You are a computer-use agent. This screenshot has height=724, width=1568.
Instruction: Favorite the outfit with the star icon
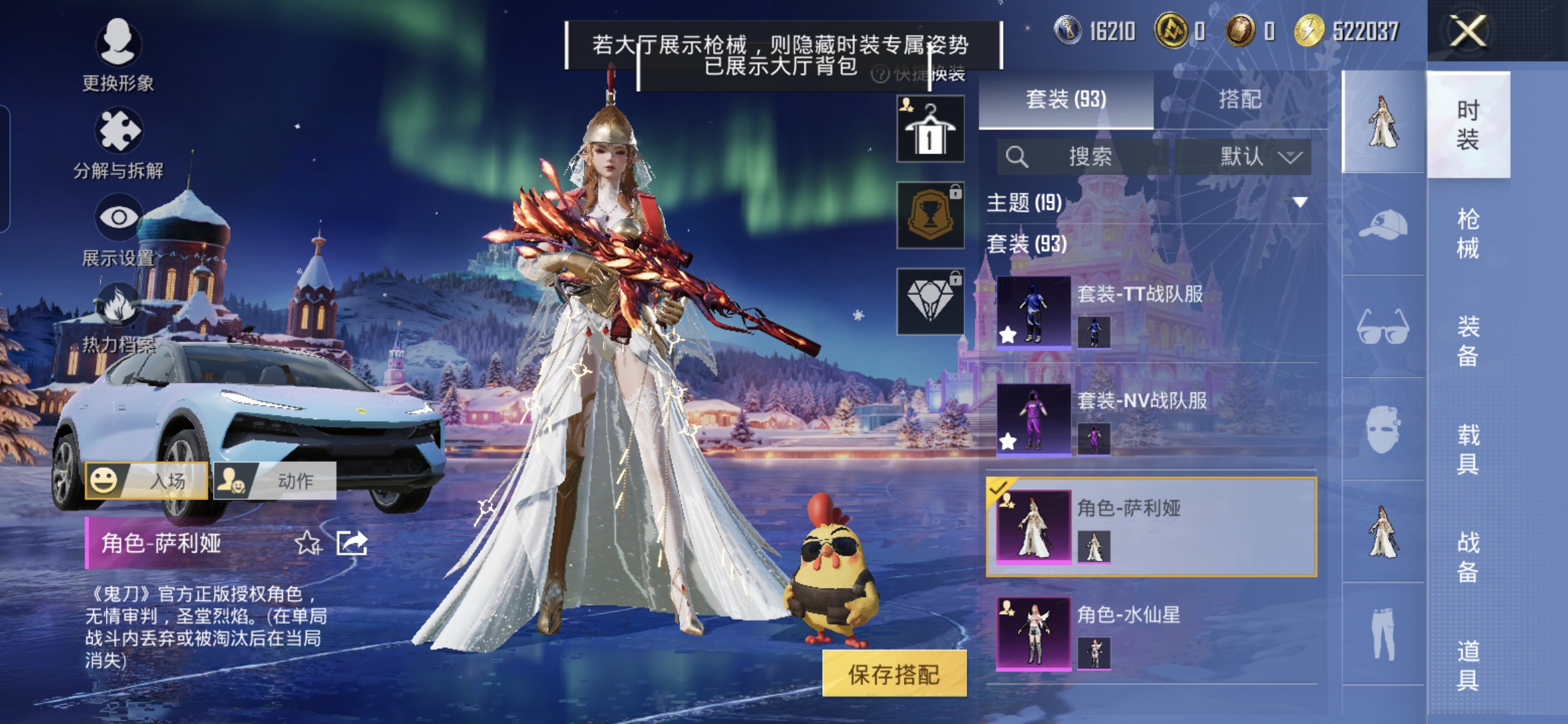click(308, 542)
